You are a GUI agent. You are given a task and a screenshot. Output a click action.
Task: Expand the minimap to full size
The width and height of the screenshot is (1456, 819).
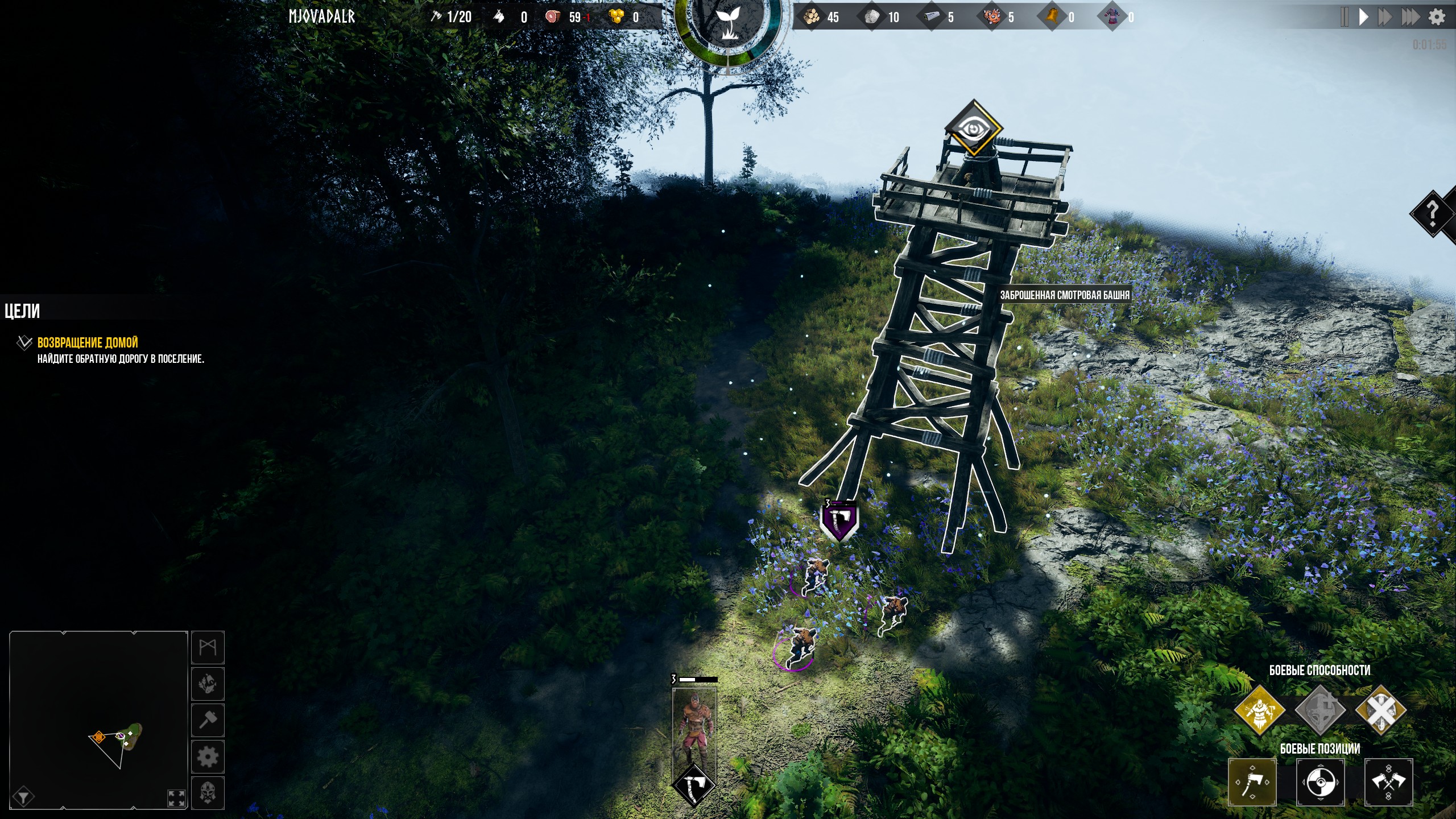pos(176,798)
